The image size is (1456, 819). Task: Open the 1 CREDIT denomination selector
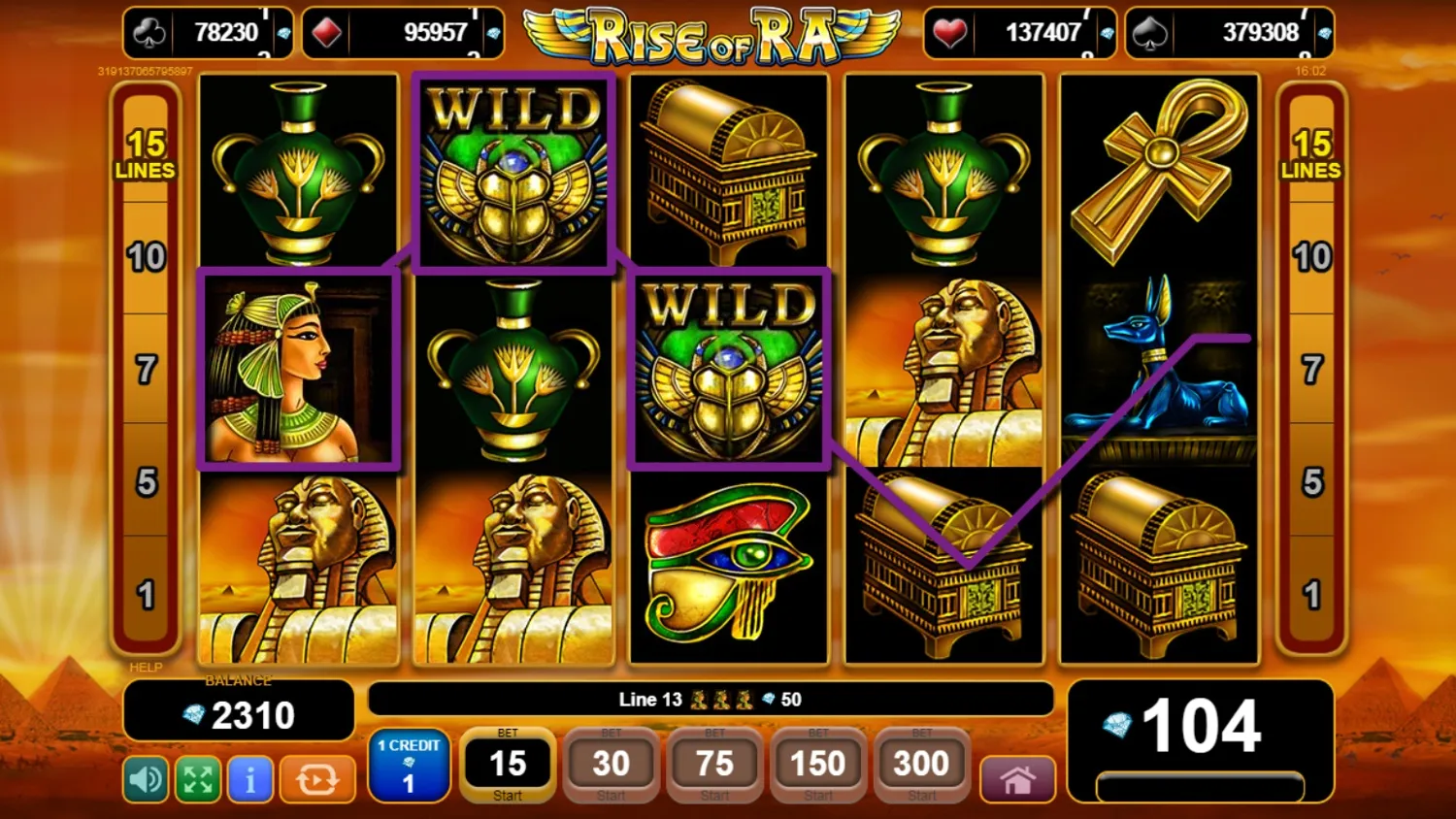coord(408,767)
